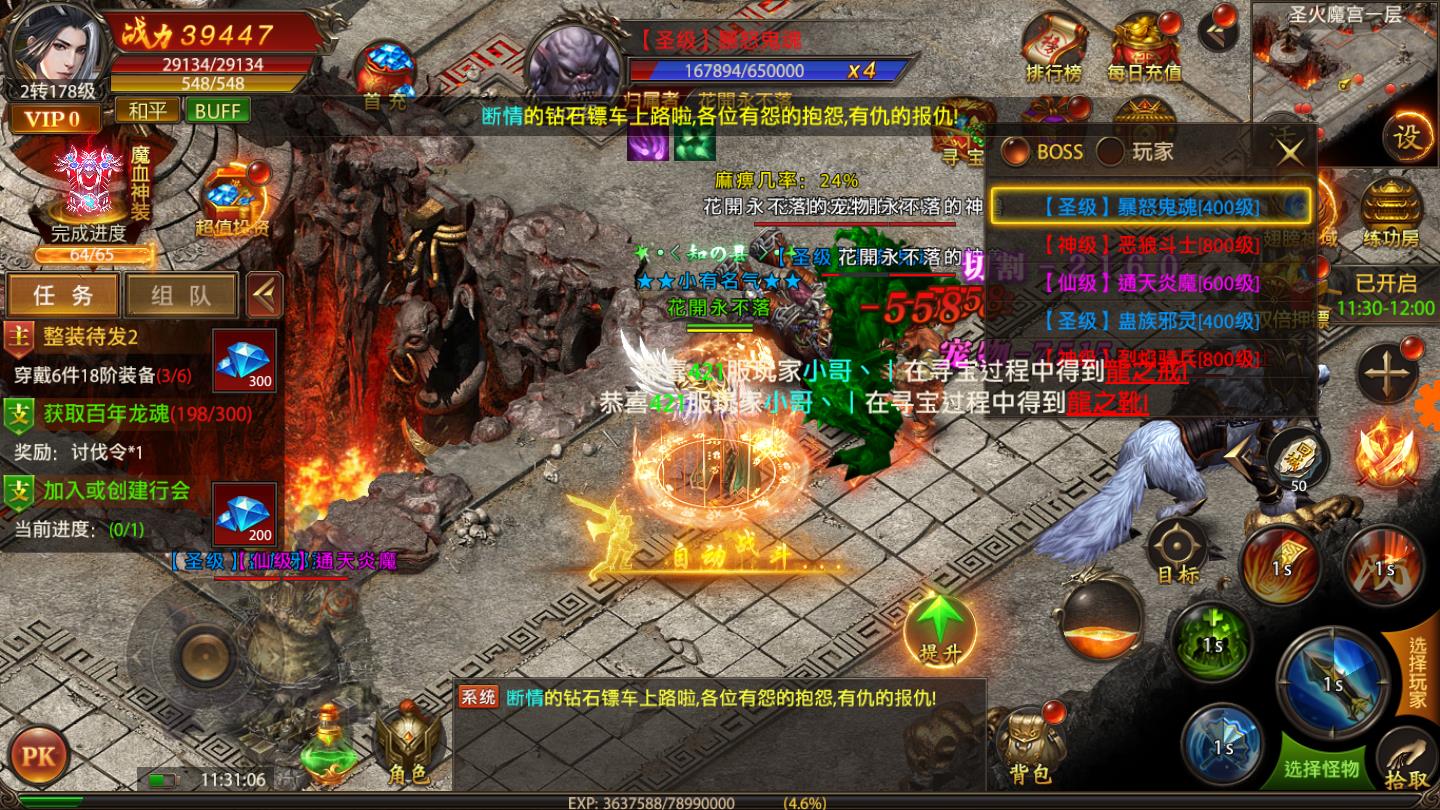The width and height of the screenshot is (1440, 810).
Task: Tap the green 提升 upgrade arrow
Action: tap(939, 628)
